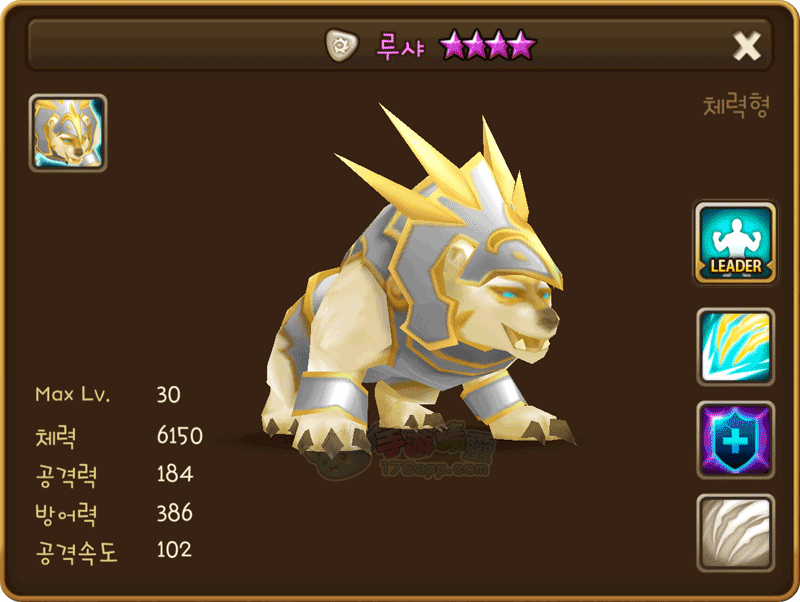
Task: Close the monster info window
Action: point(747,46)
